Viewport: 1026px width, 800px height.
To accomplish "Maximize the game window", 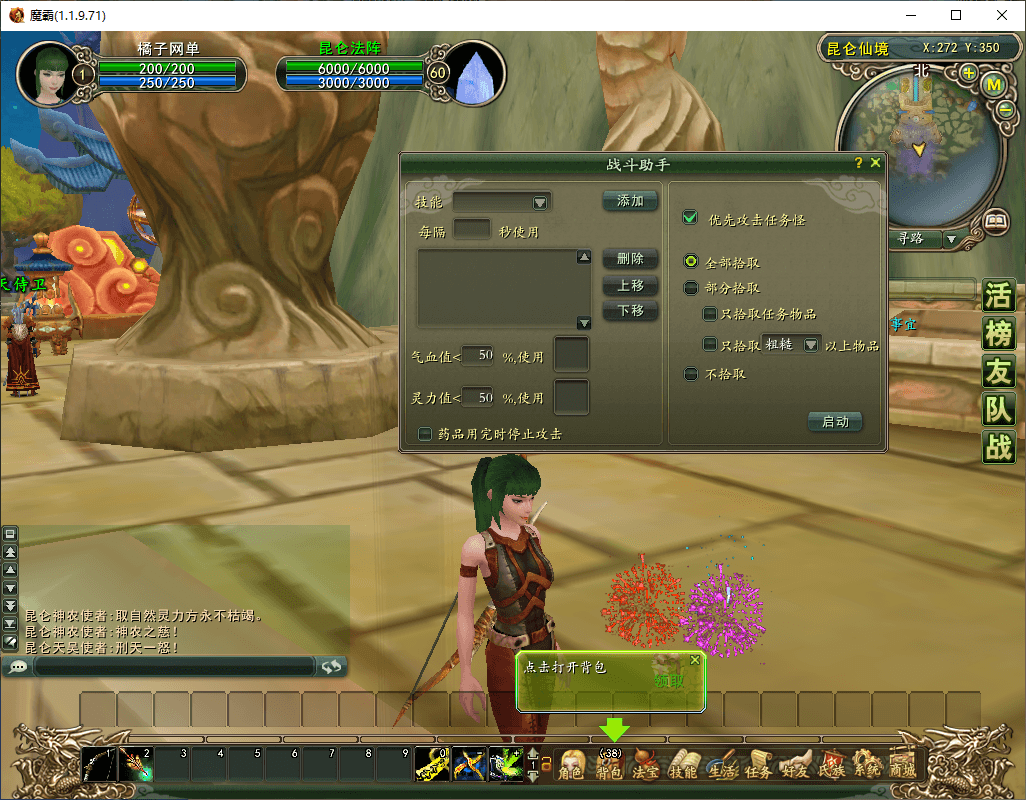I will [x=956, y=16].
